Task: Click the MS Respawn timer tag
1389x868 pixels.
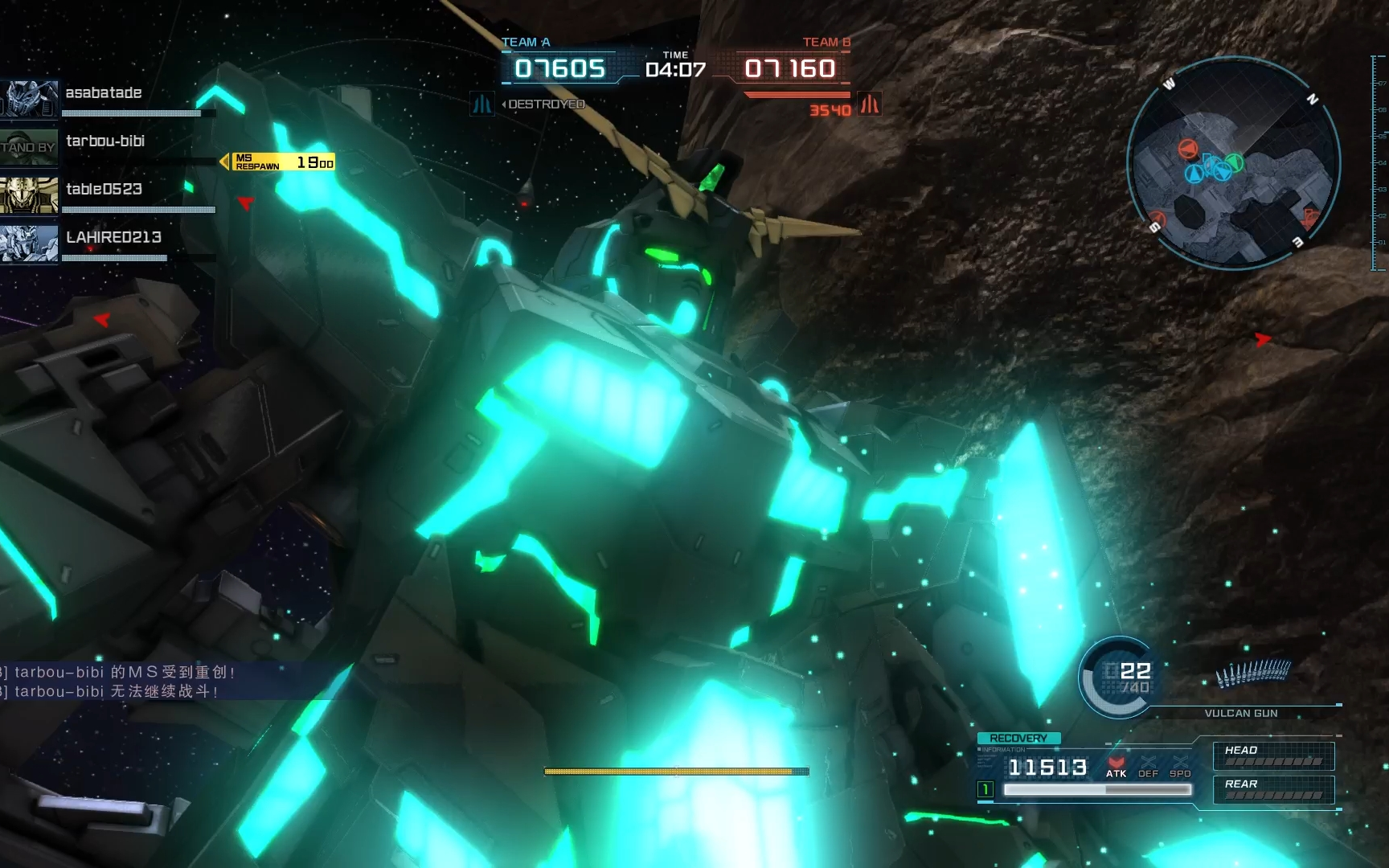Action: click(x=283, y=162)
